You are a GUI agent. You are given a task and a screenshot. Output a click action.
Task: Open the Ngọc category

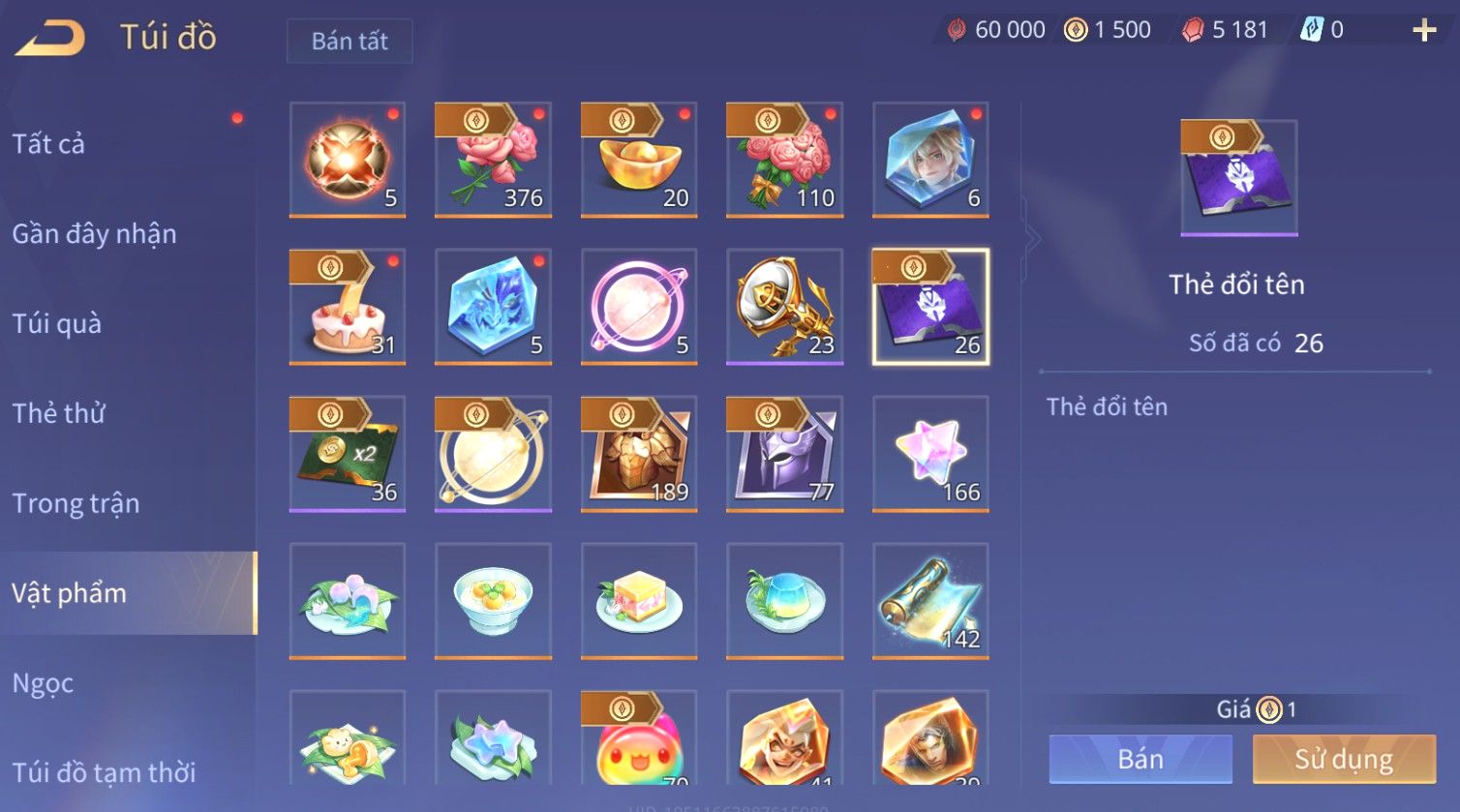pyautogui.click(x=43, y=683)
